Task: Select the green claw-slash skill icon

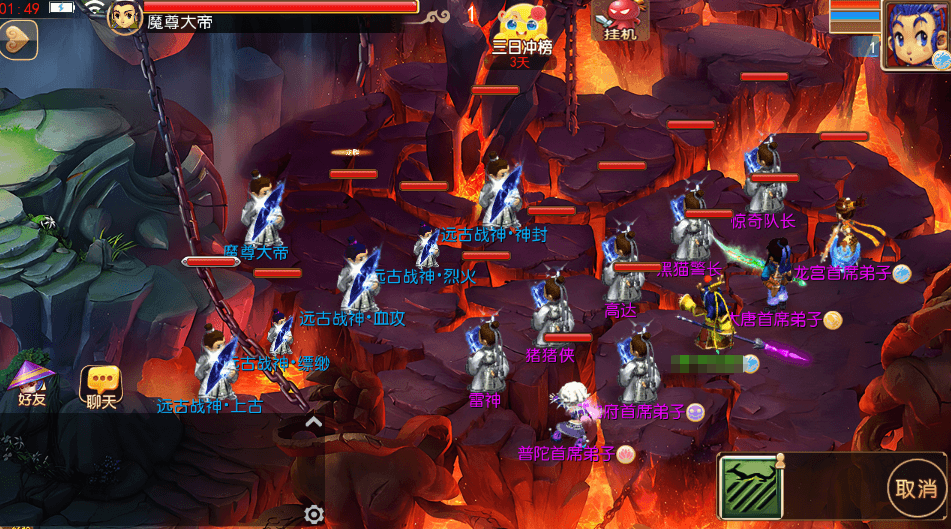Action: pos(749,488)
